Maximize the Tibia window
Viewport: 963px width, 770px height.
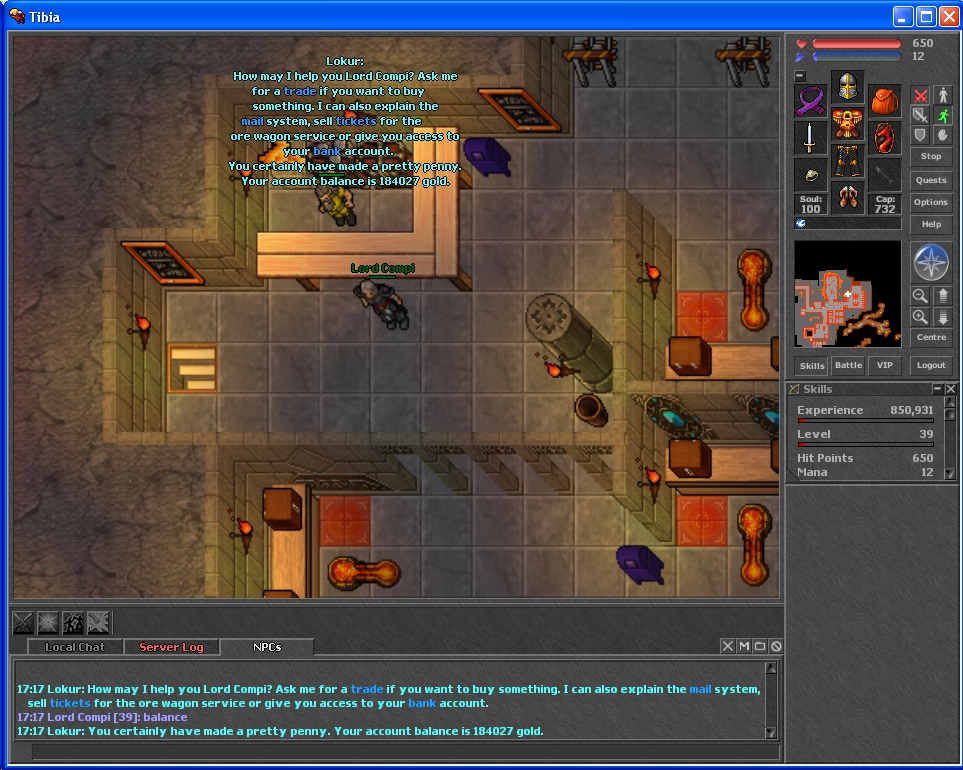click(x=926, y=16)
